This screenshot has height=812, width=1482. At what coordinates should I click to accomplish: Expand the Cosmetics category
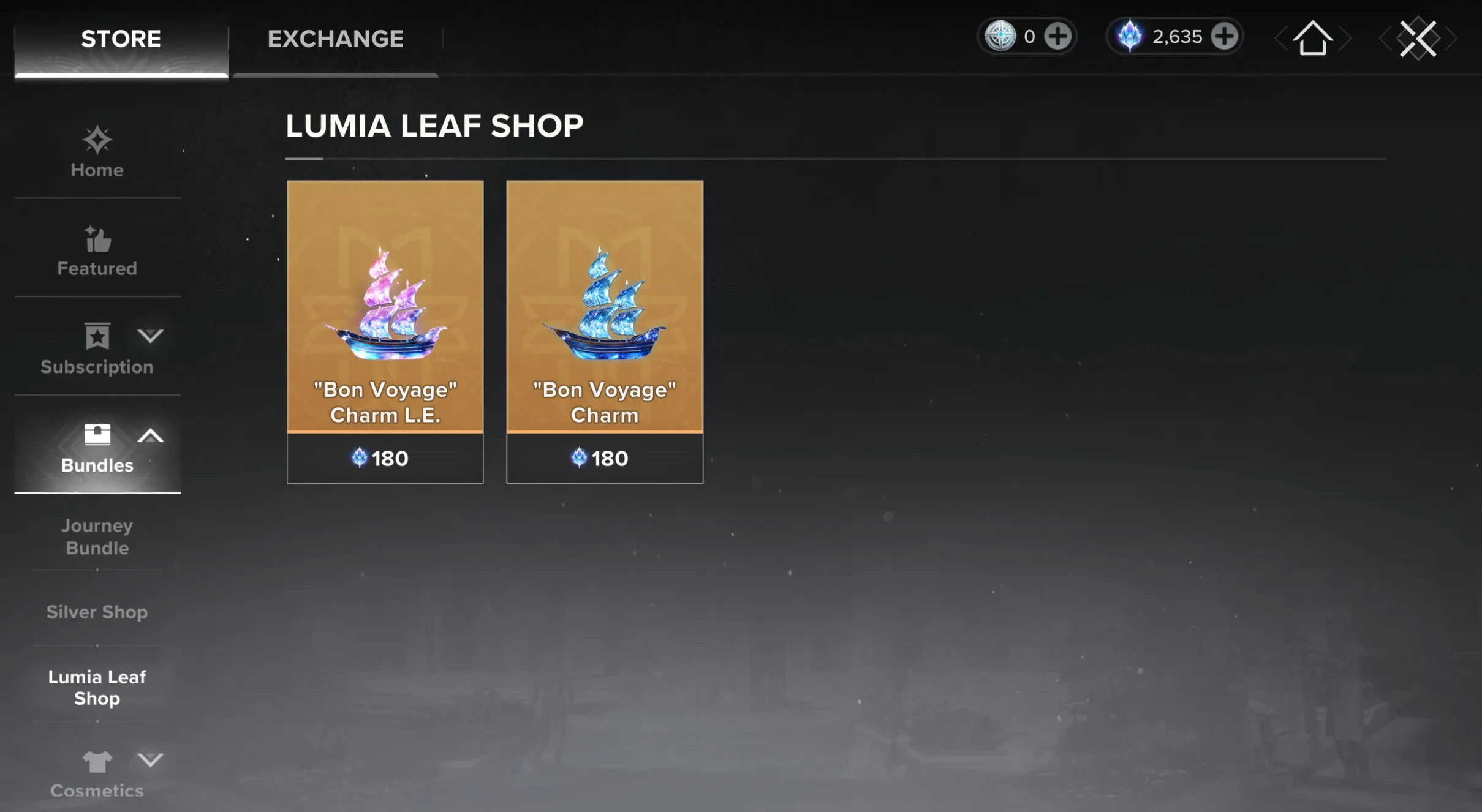(97, 774)
